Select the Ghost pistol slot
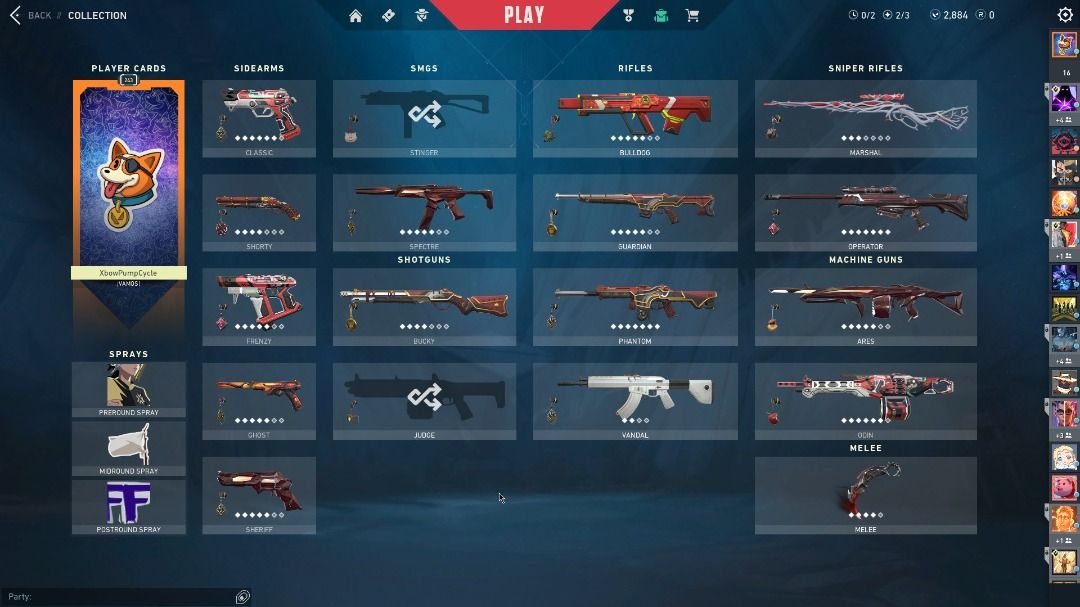Screen dimensions: 1080x607 tap(259, 400)
